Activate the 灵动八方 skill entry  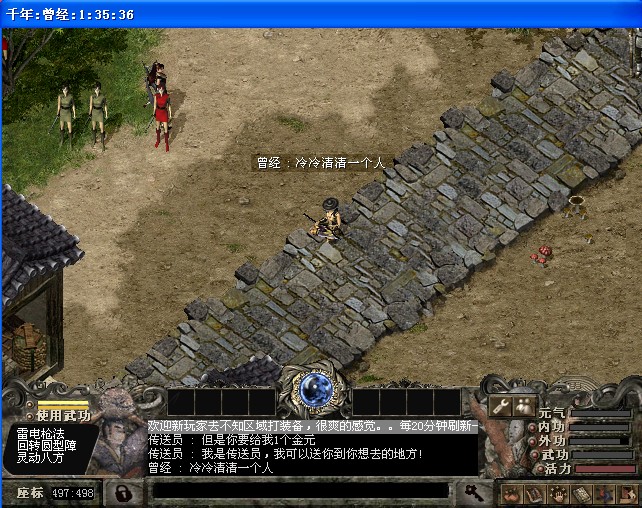click(40, 458)
